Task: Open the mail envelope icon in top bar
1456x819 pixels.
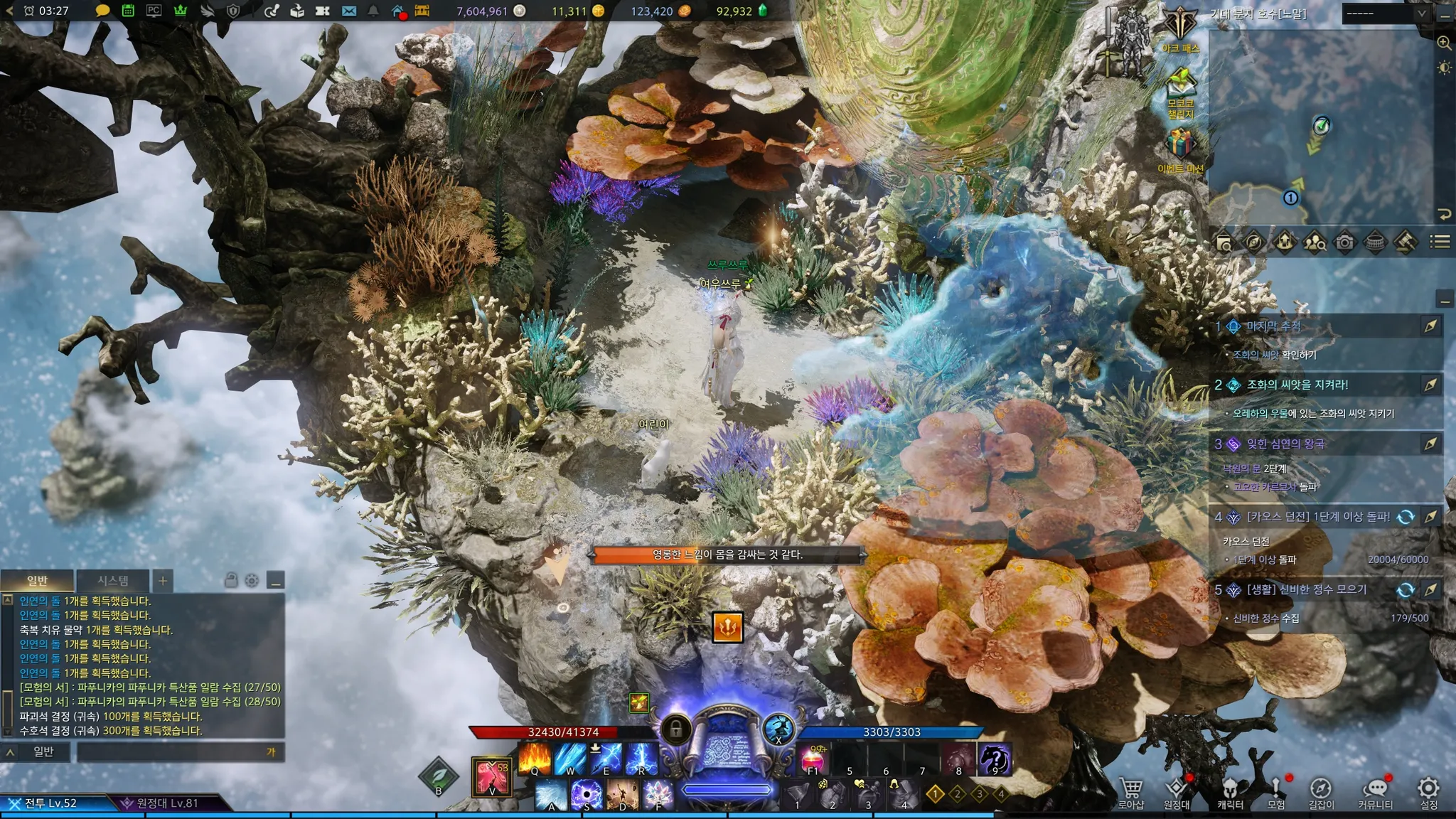Action: [349, 11]
